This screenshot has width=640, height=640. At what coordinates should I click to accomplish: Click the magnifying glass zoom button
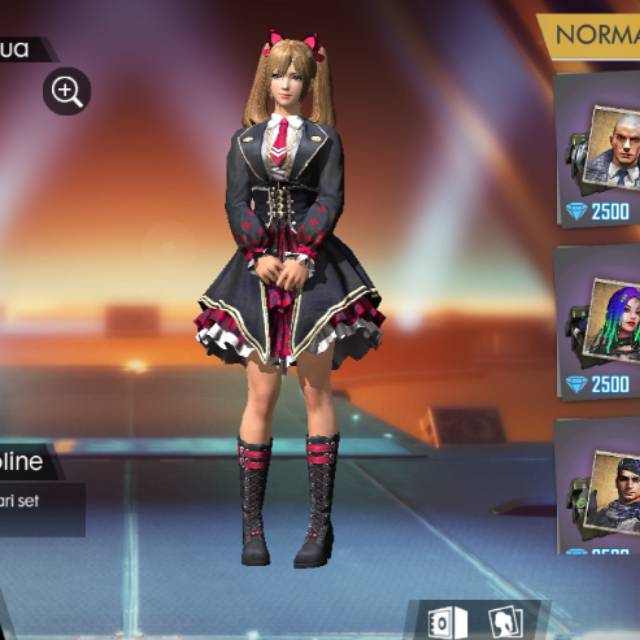coord(67,92)
